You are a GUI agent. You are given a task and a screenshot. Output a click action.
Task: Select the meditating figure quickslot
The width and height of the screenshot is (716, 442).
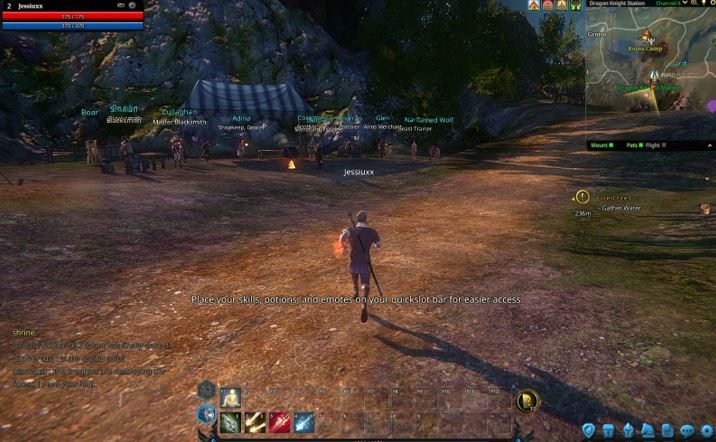tap(230, 397)
